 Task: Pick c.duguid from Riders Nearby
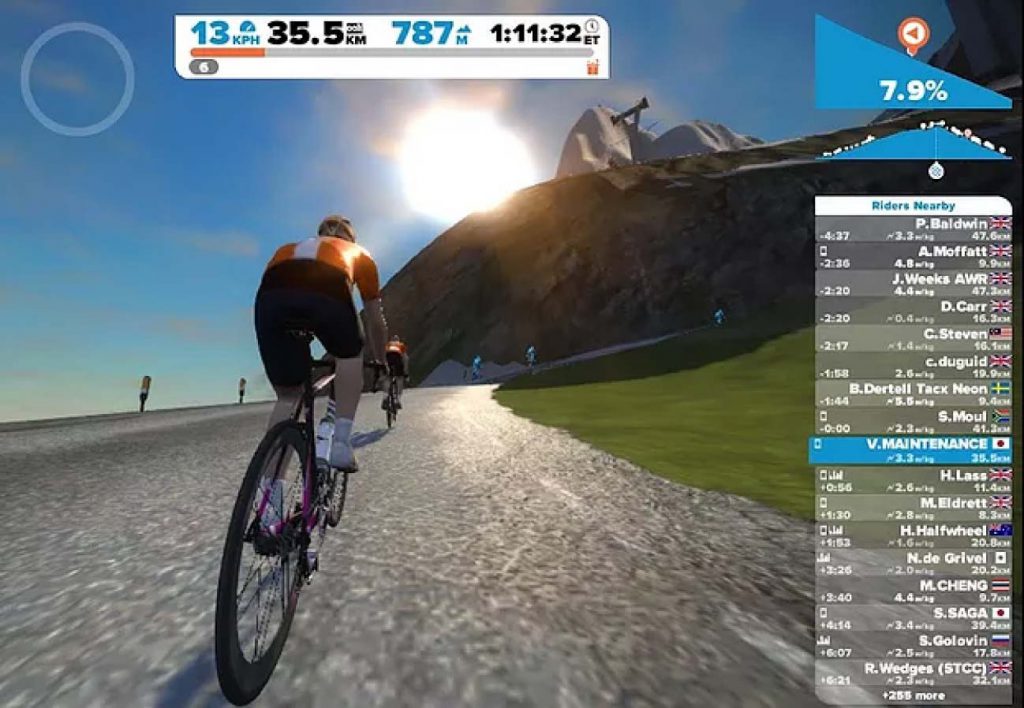coord(914,366)
